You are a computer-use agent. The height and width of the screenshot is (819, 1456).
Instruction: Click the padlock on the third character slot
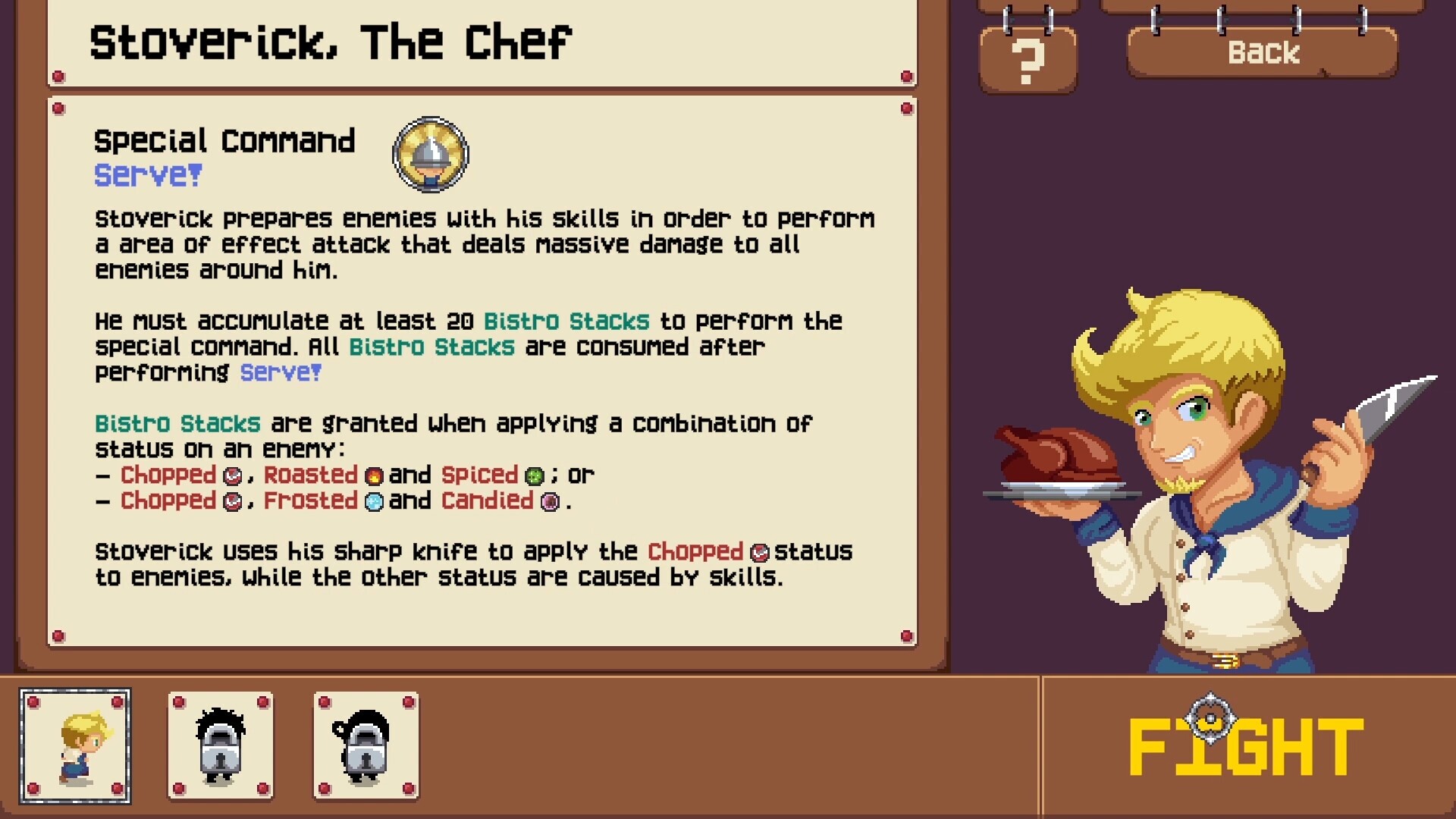click(x=366, y=755)
